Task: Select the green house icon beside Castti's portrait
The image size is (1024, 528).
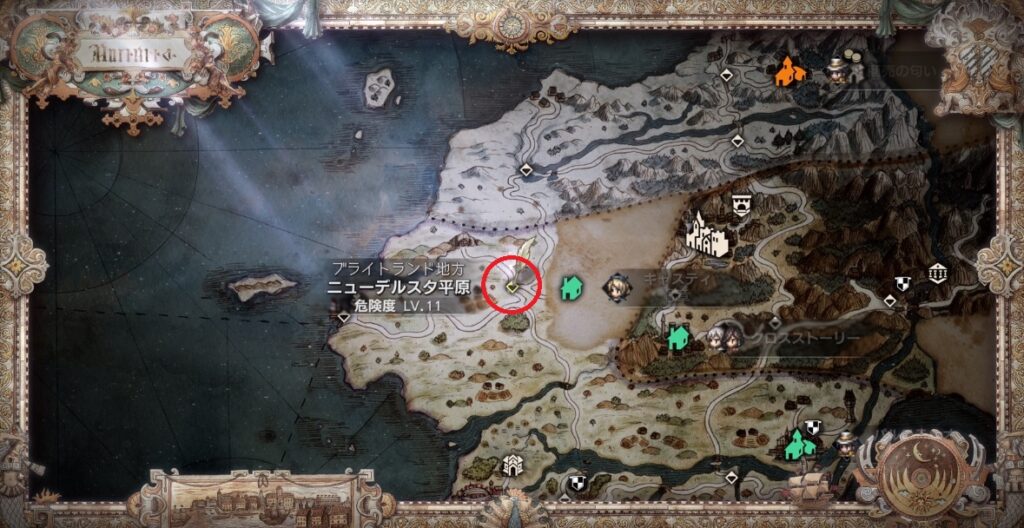Action: pyautogui.click(x=572, y=288)
